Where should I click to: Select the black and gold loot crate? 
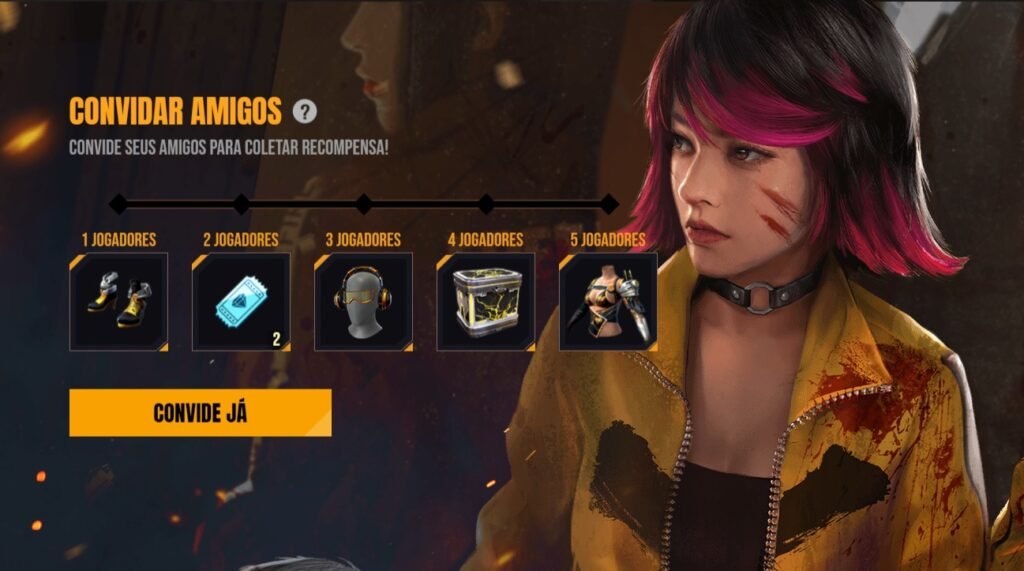pos(485,301)
